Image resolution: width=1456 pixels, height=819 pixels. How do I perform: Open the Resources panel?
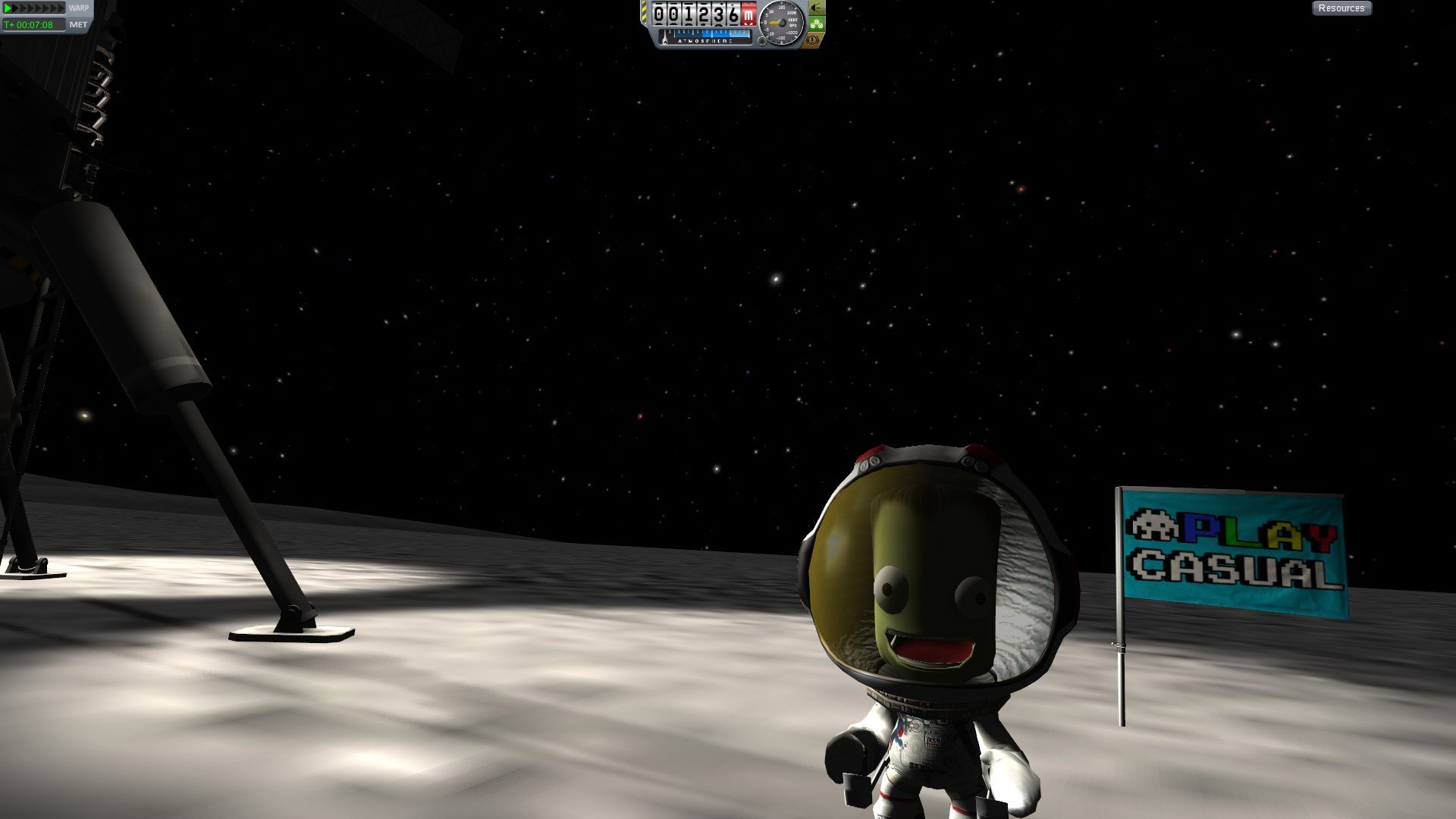pos(1341,8)
